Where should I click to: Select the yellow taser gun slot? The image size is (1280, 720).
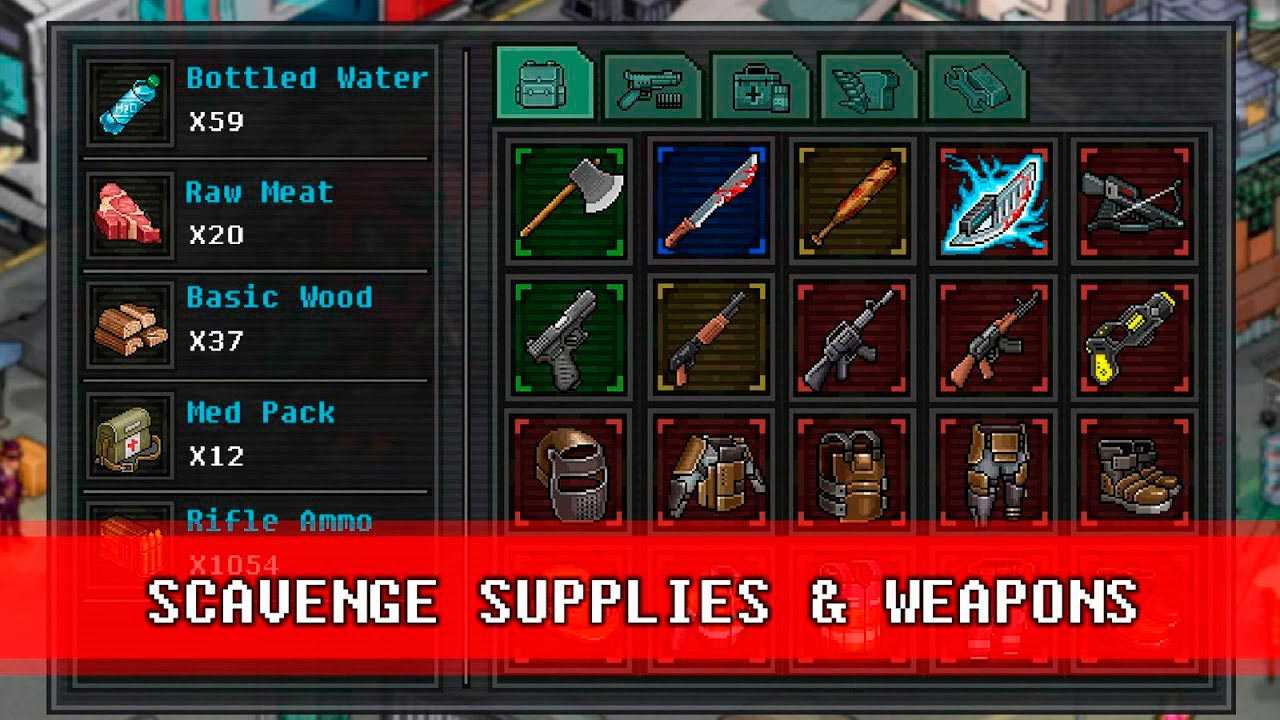1134,338
